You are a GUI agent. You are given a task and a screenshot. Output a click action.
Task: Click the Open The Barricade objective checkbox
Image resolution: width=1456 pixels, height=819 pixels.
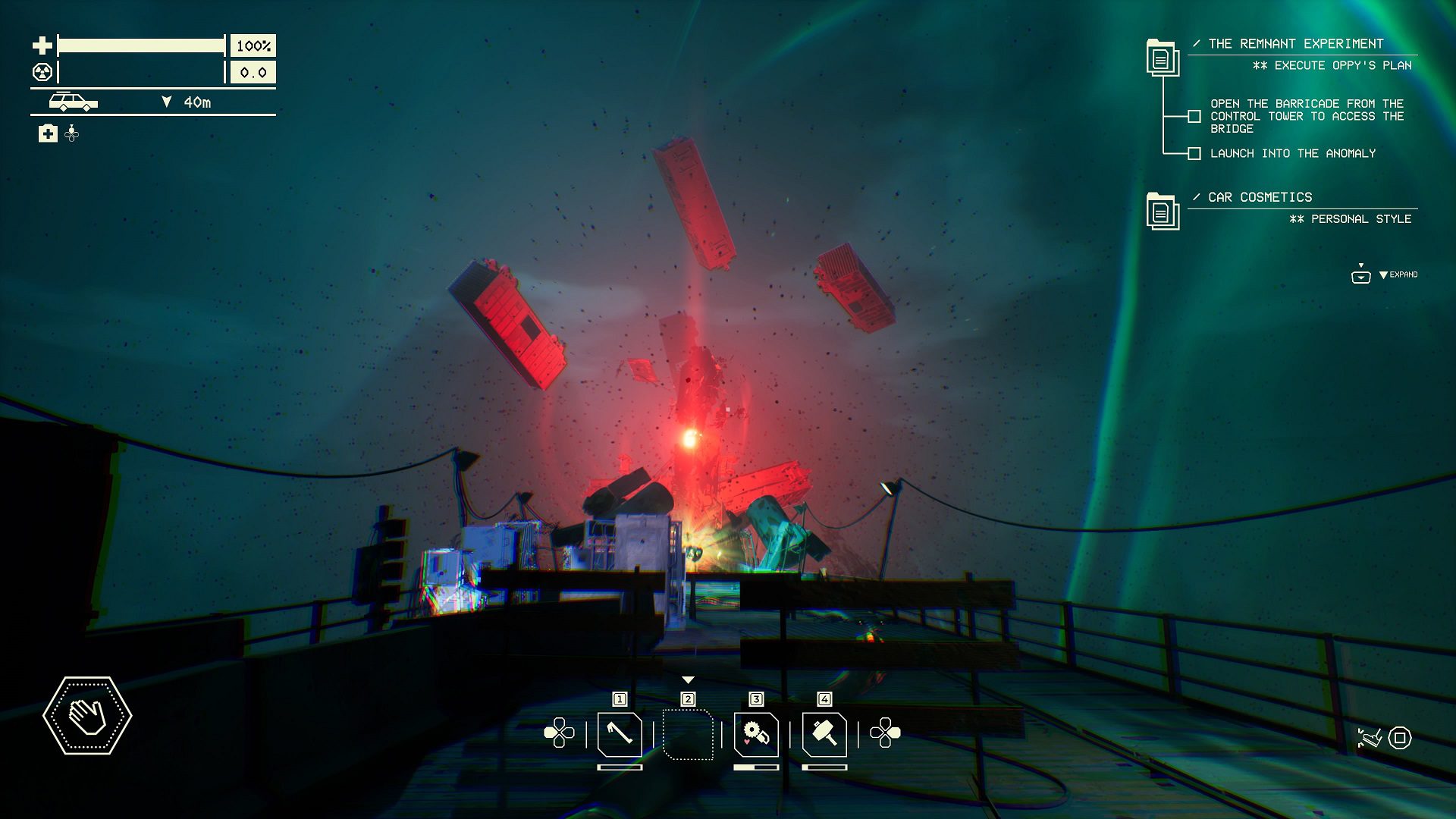pyautogui.click(x=1194, y=117)
